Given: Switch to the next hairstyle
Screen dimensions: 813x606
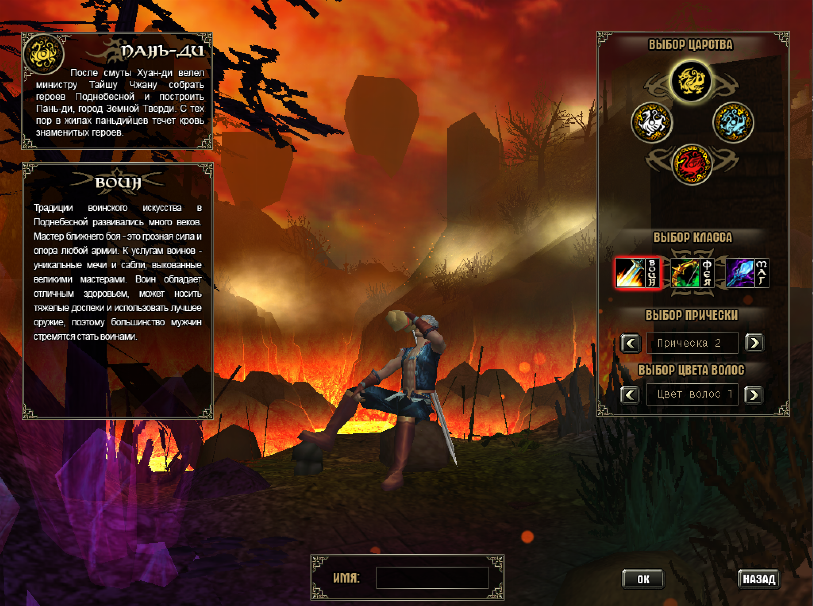Looking at the screenshot, I should 755,343.
